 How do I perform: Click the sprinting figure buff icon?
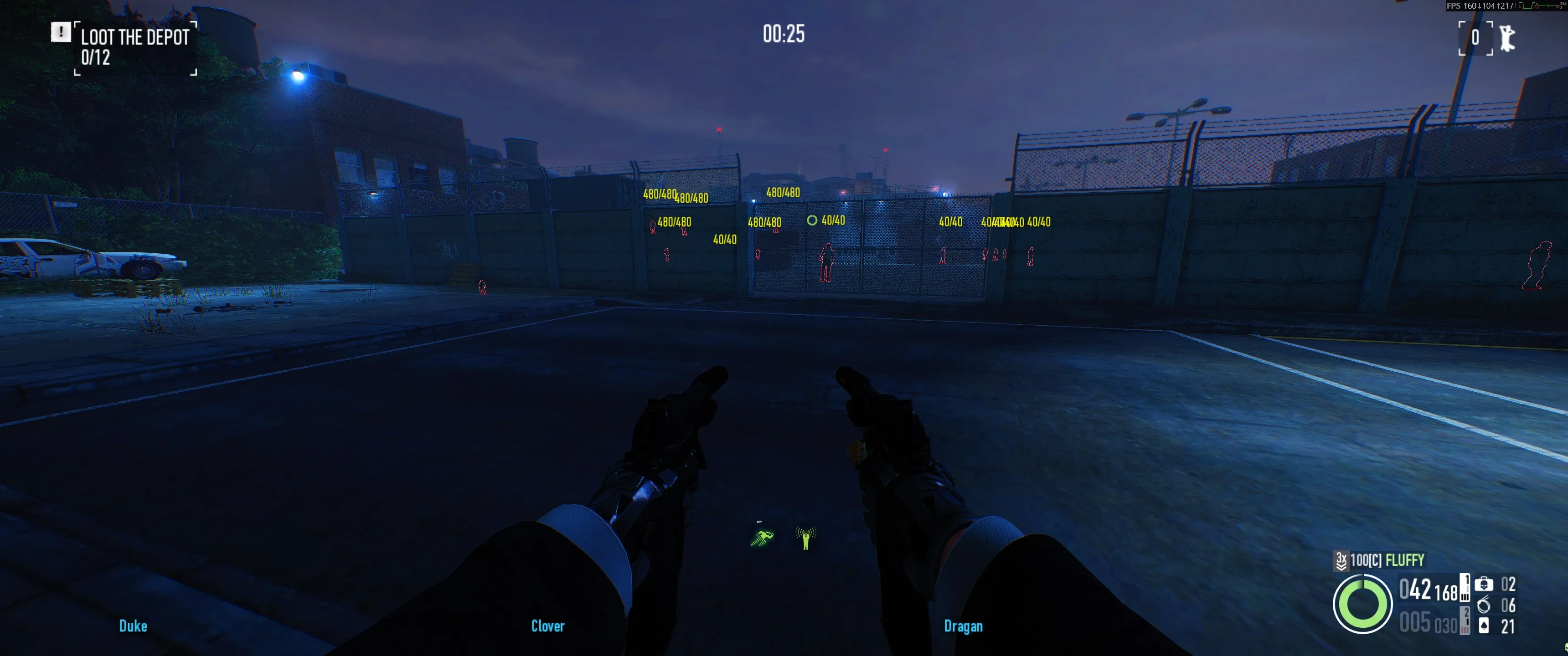pyautogui.click(x=762, y=538)
